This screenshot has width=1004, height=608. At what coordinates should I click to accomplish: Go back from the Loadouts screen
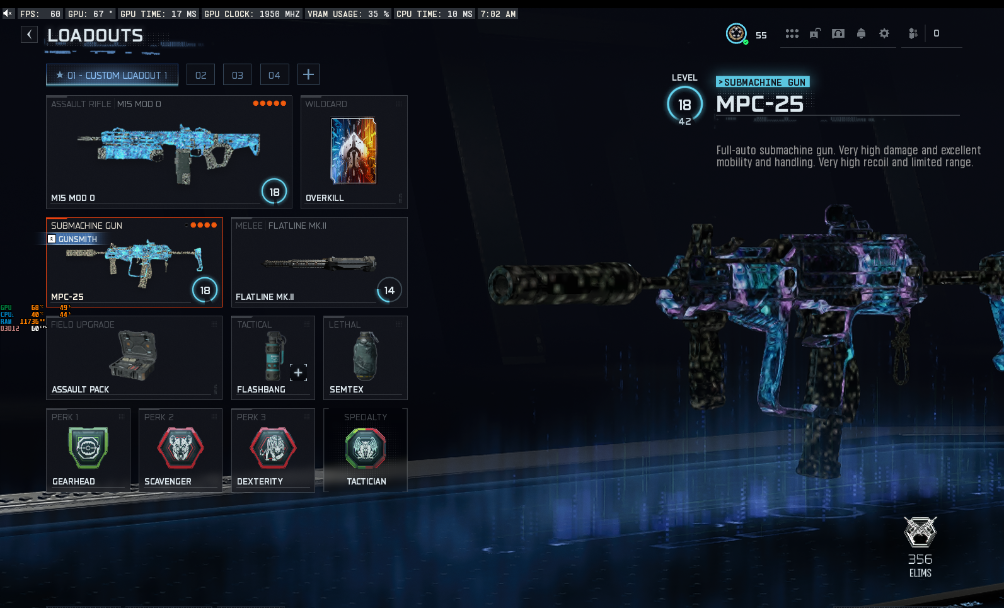30,35
